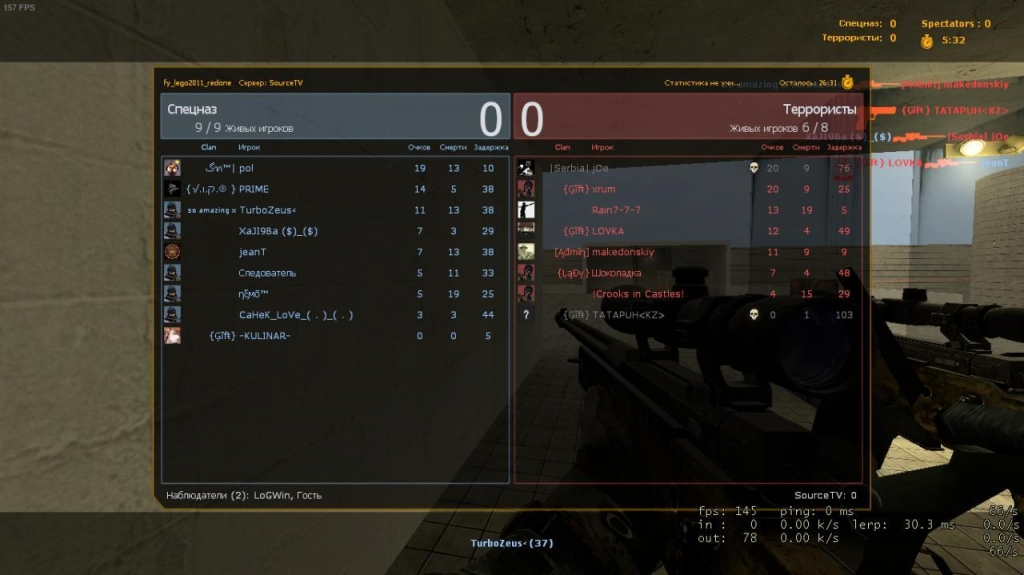Click the CaHeK_LoVe player row
The height and width of the screenshot is (575, 1024).
[295, 315]
